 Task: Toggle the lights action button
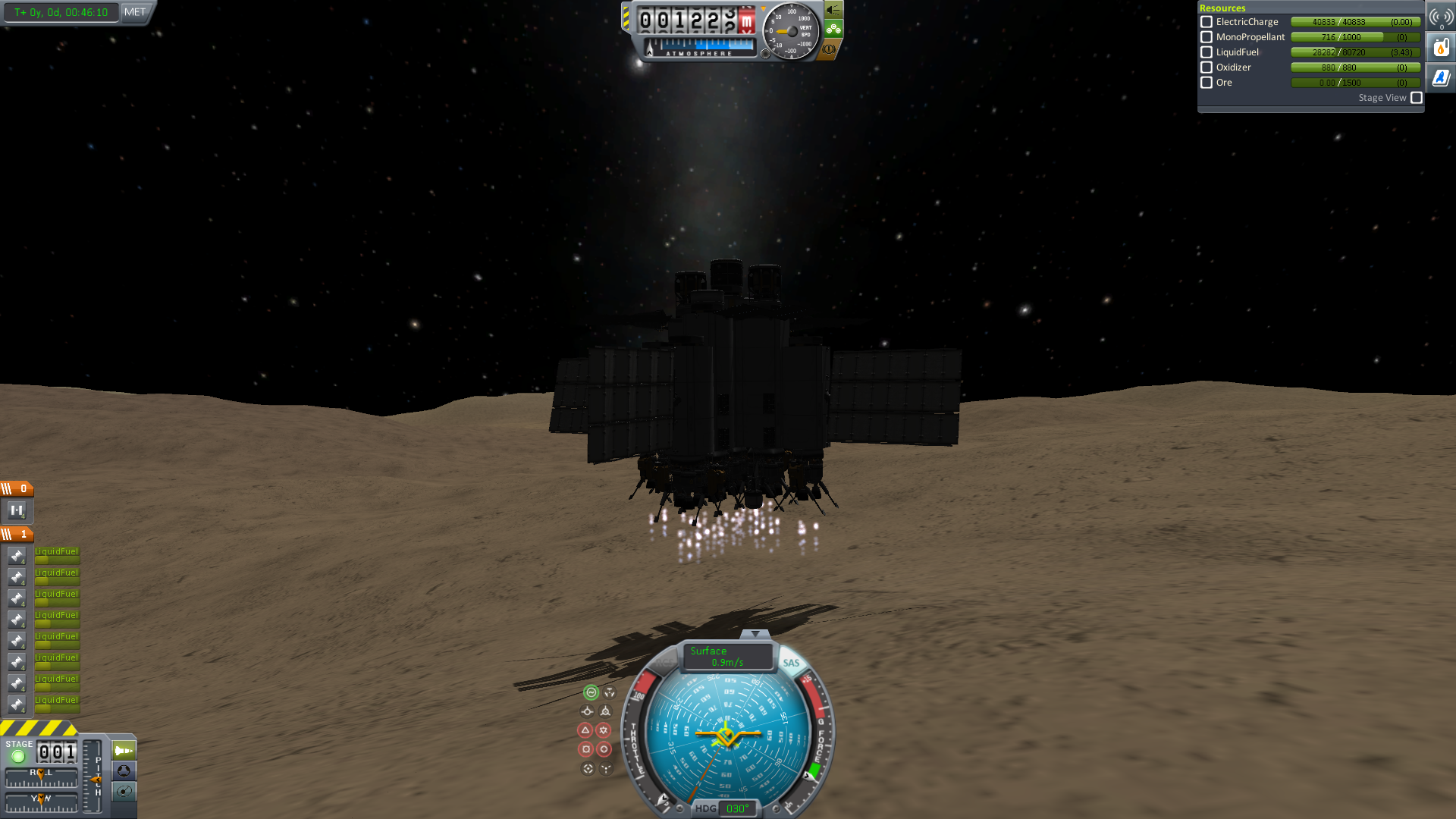(x=833, y=10)
